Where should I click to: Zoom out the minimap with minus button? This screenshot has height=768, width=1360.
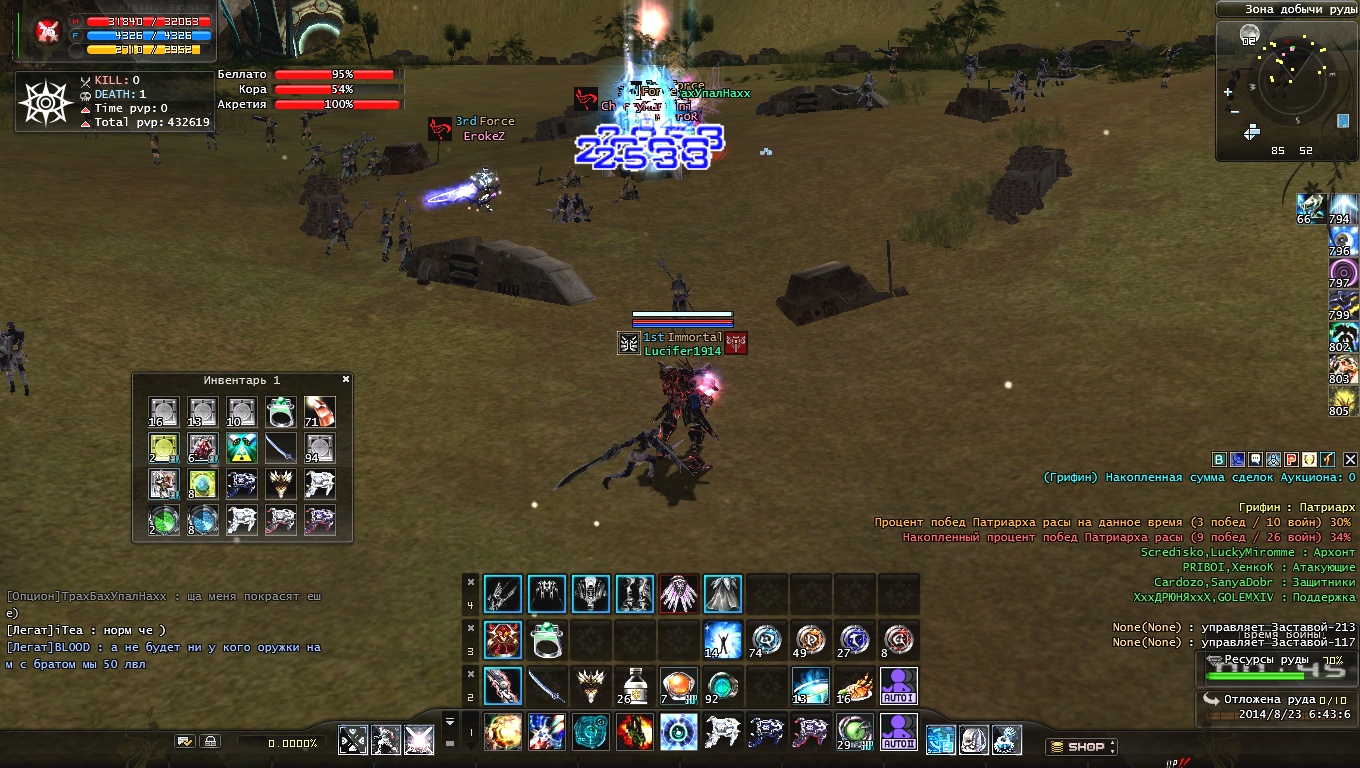click(1234, 112)
